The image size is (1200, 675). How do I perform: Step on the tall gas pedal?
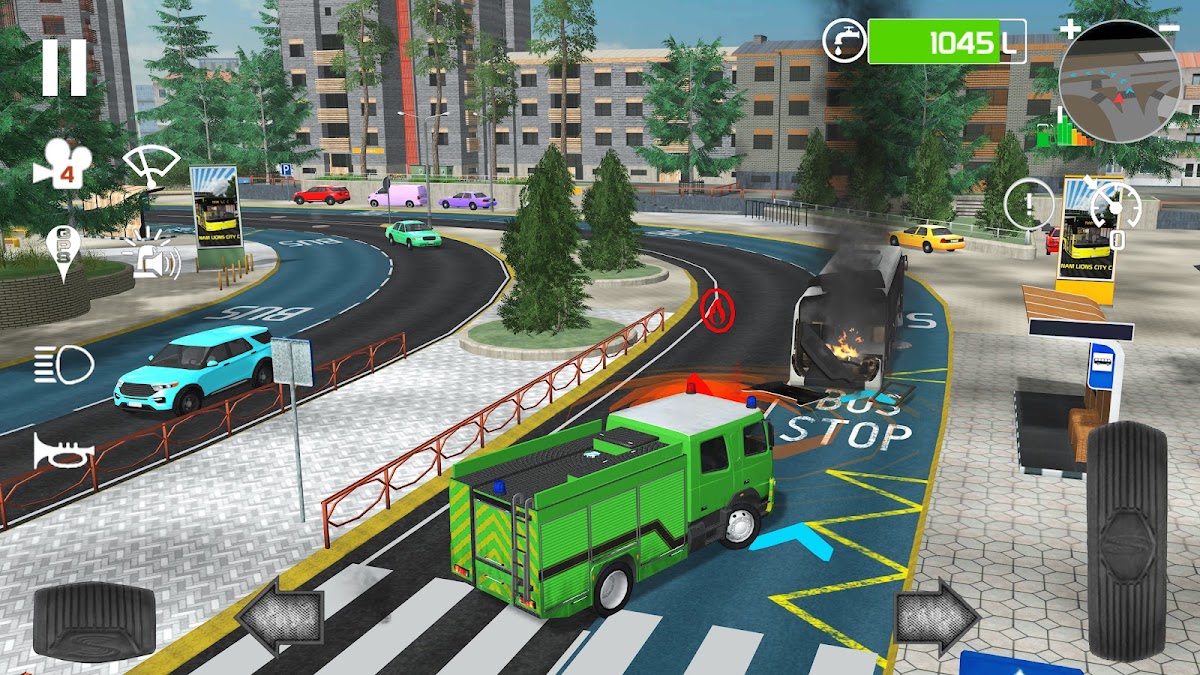pyautogui.click(x=1126, y=539)
